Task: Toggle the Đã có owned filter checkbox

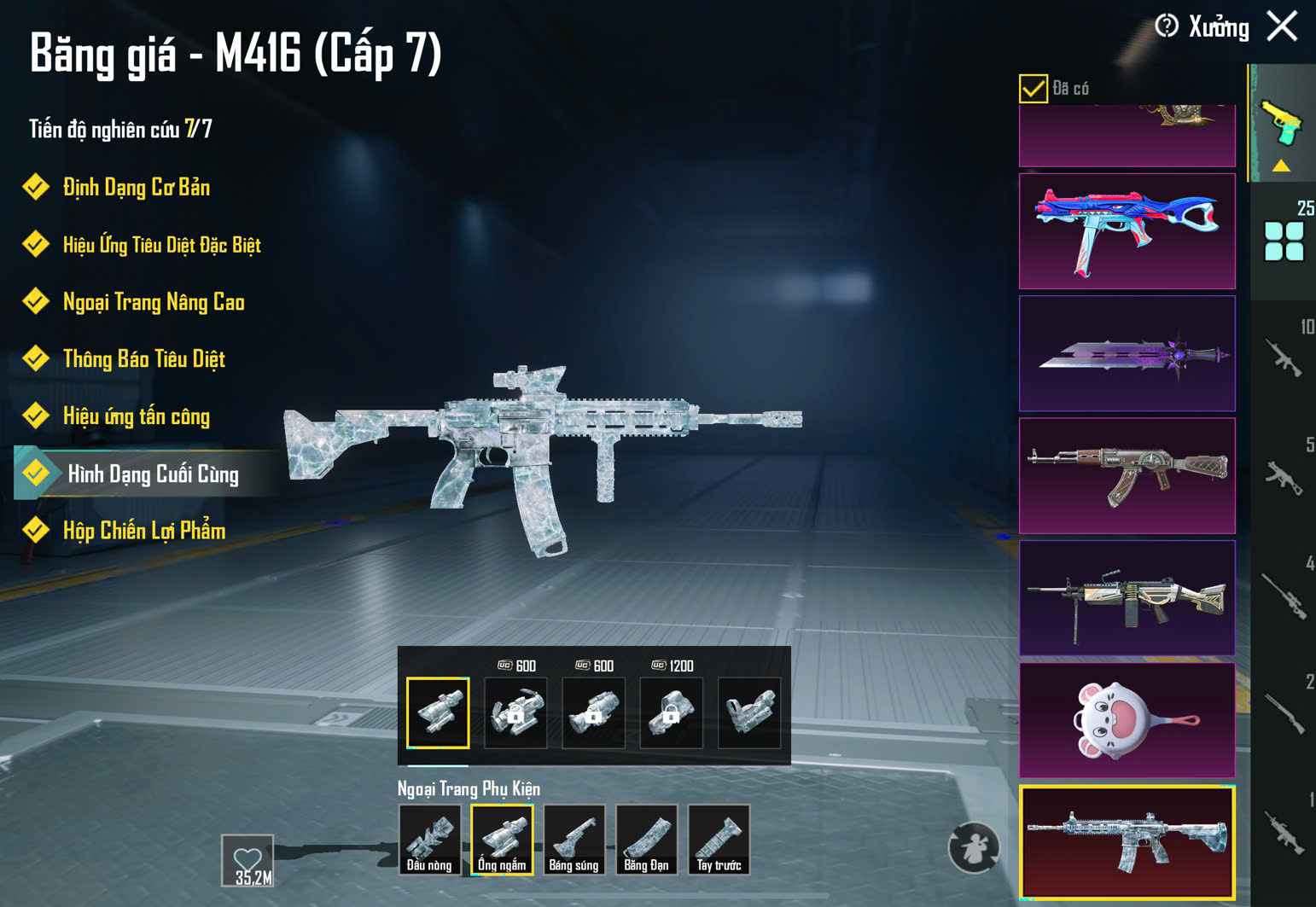Action: pos(1033,89)
